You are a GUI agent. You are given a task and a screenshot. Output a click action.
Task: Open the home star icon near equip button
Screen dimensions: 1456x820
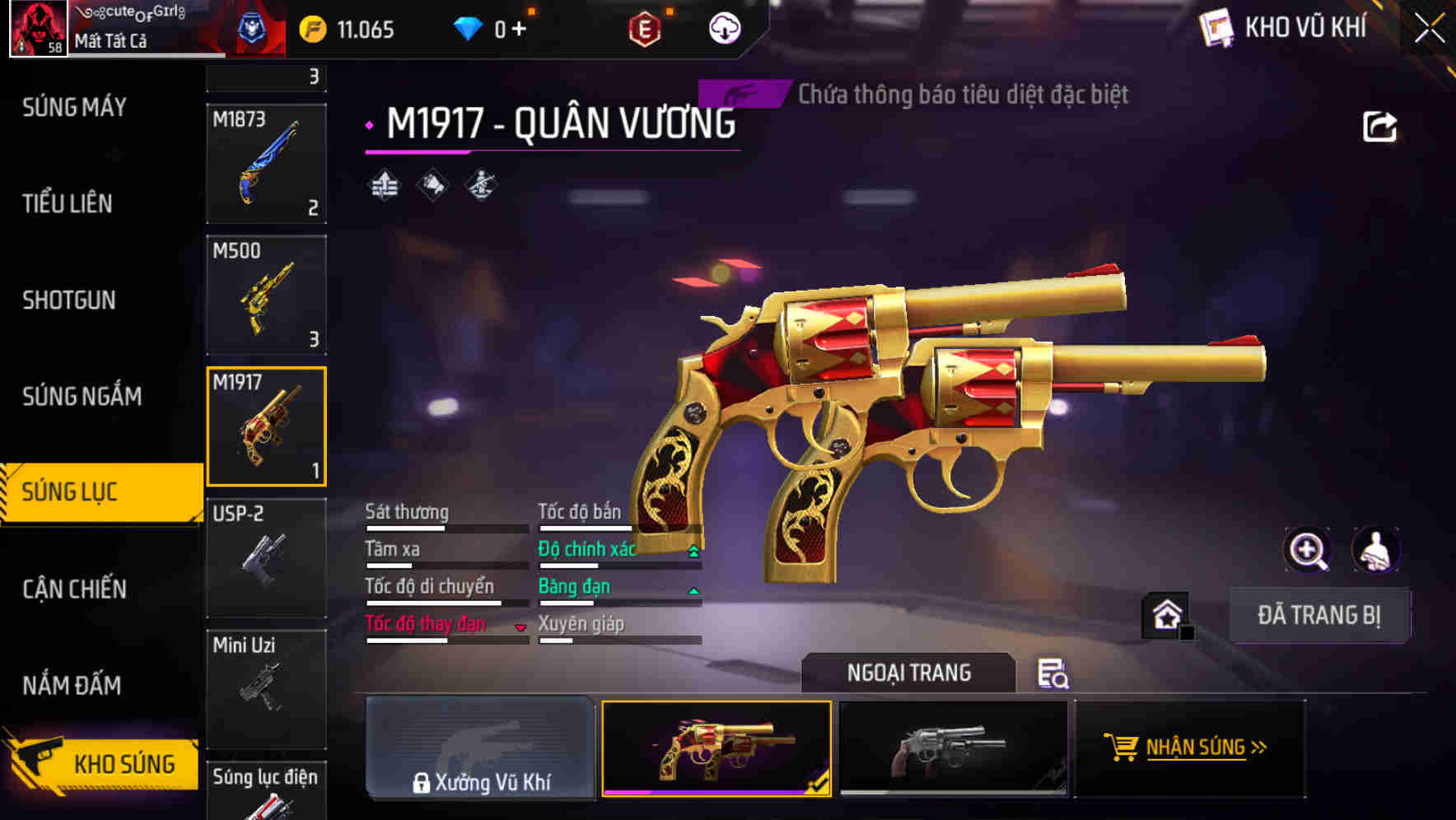coord(1164,615)
